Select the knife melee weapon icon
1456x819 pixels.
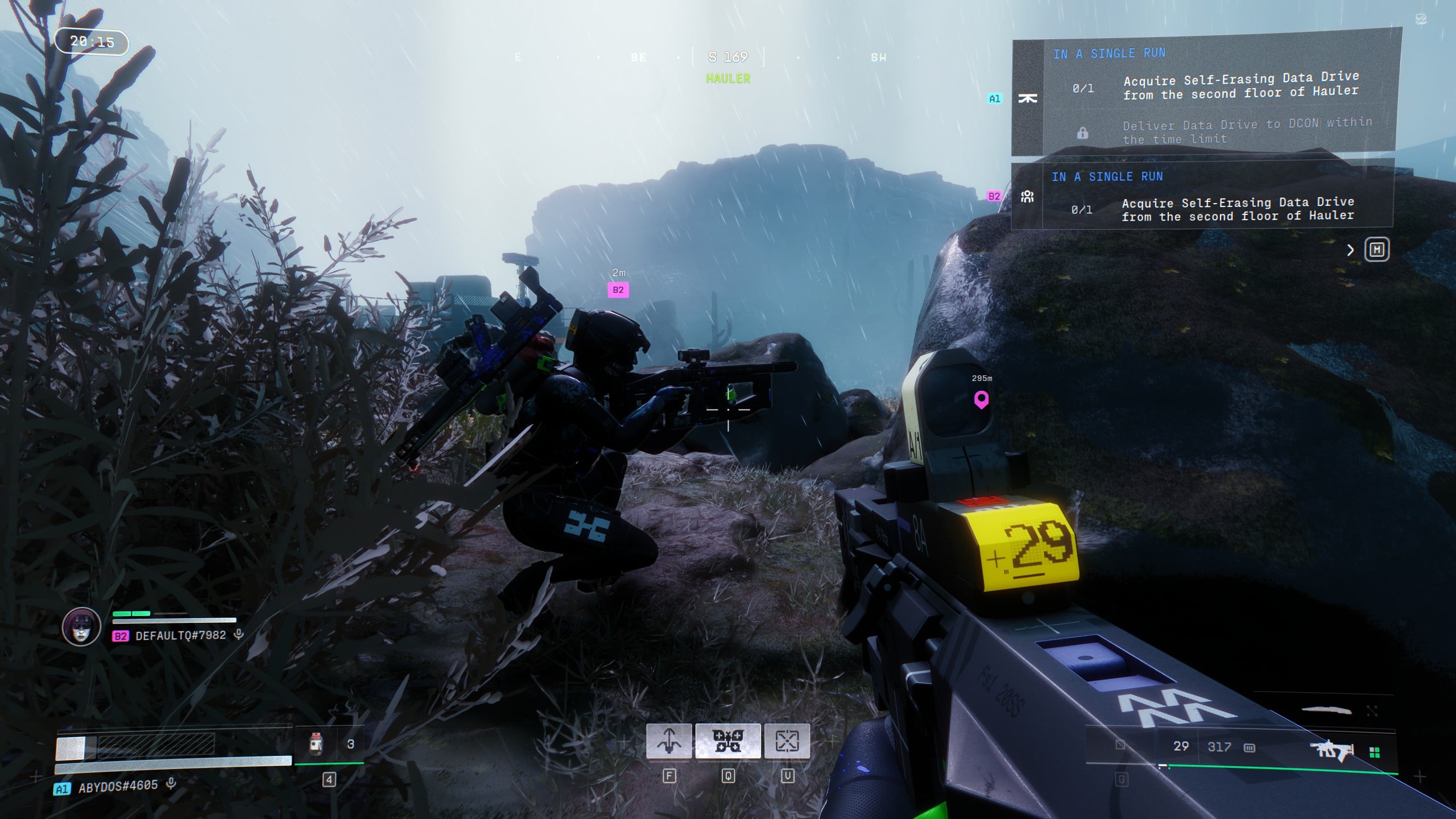coord(1326,710)
